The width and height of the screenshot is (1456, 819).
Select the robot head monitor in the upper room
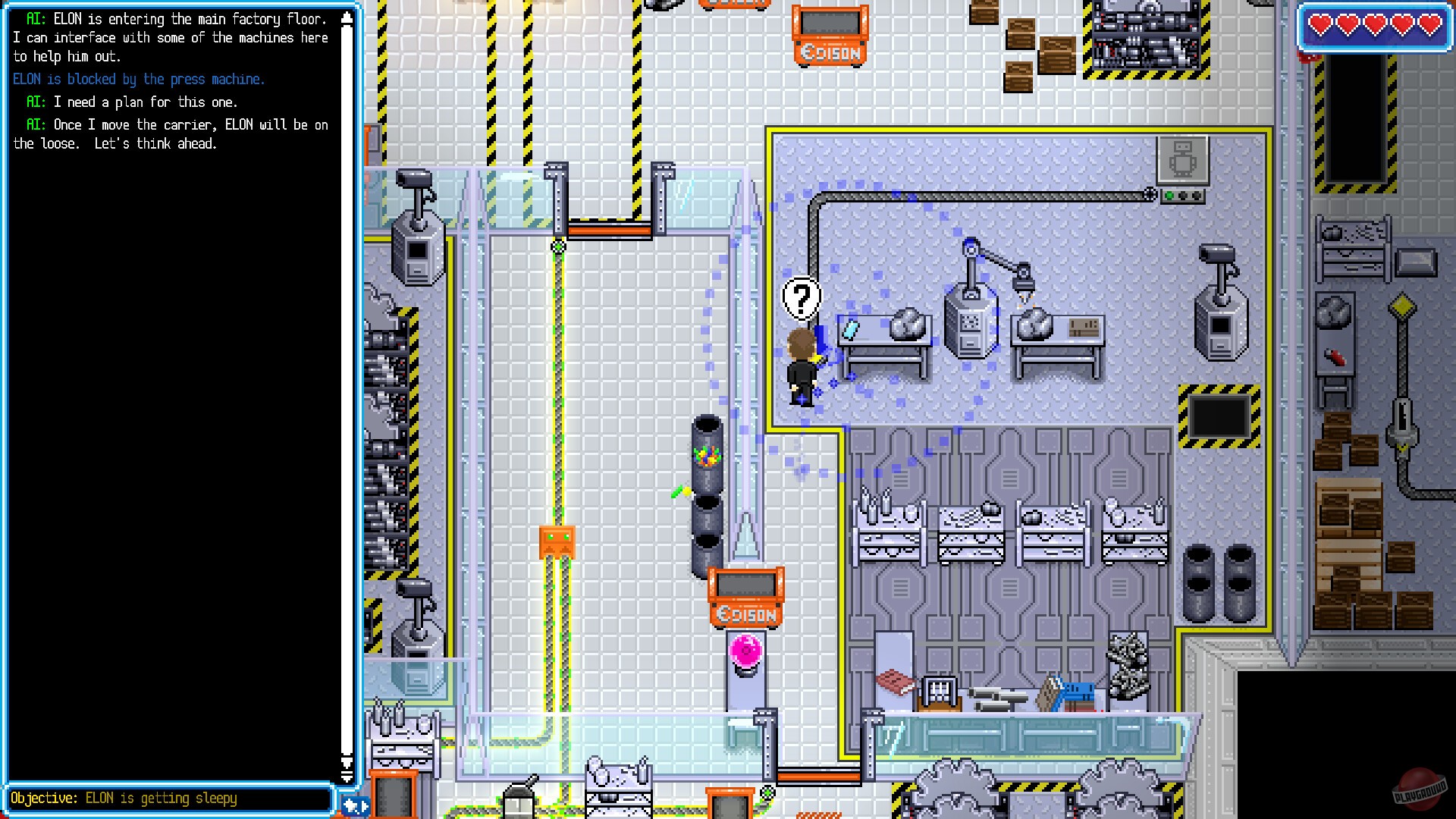click(x=1181, y=161)
